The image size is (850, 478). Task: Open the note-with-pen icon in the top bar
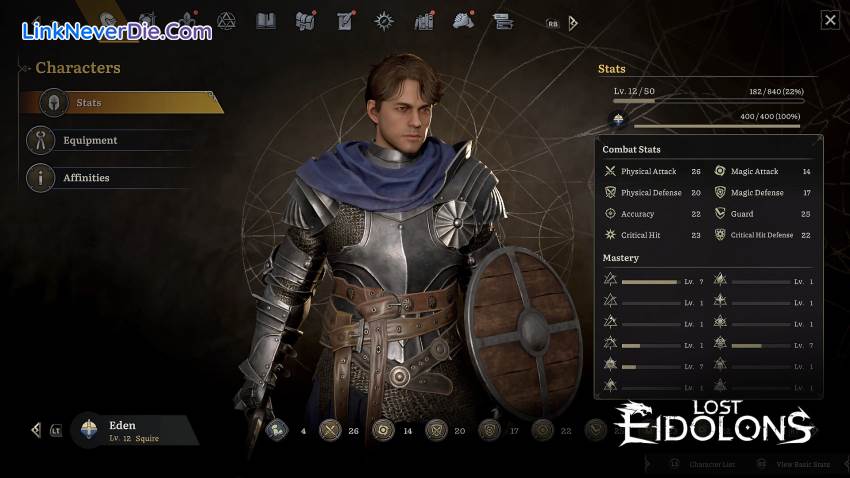pyautogui.click(x=345, y=20)
